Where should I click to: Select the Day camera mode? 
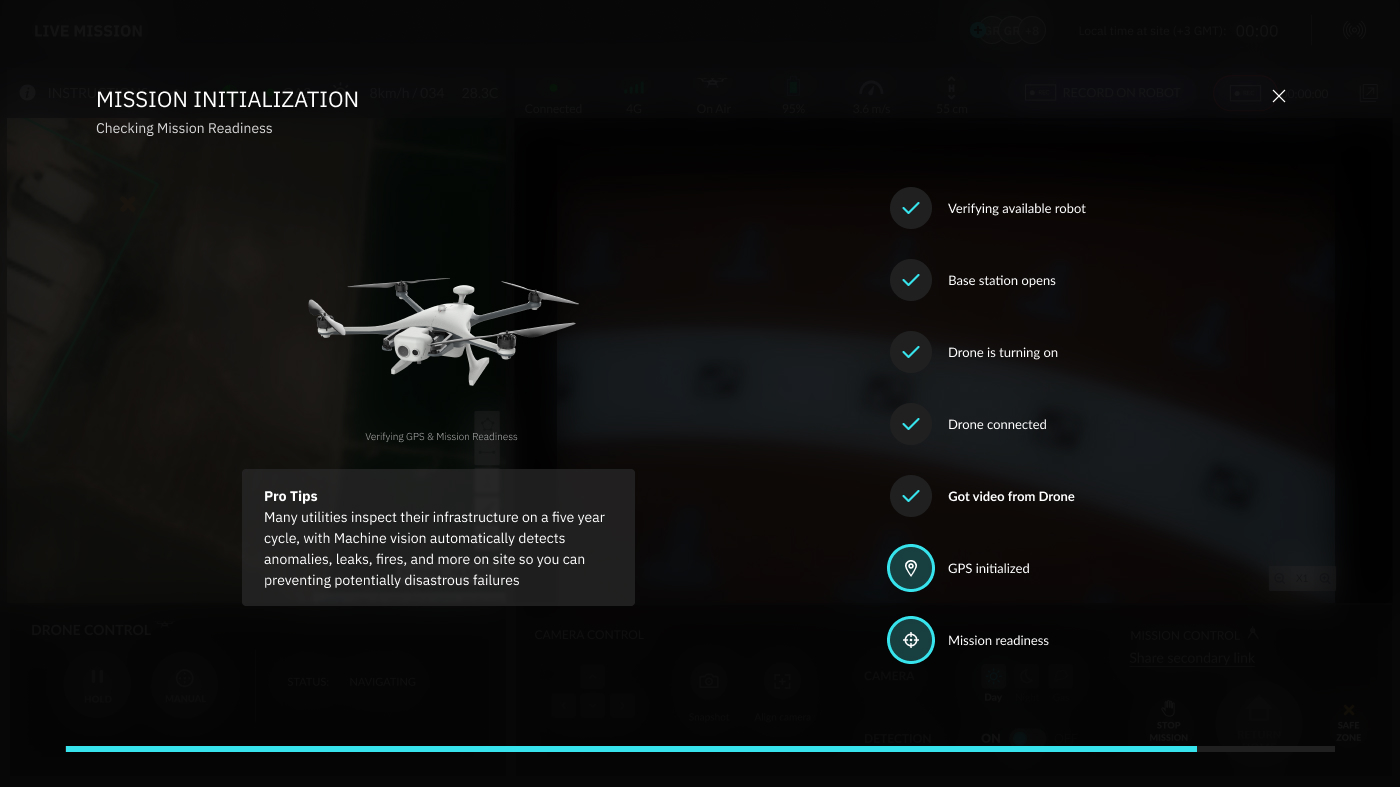click(993, 676)
